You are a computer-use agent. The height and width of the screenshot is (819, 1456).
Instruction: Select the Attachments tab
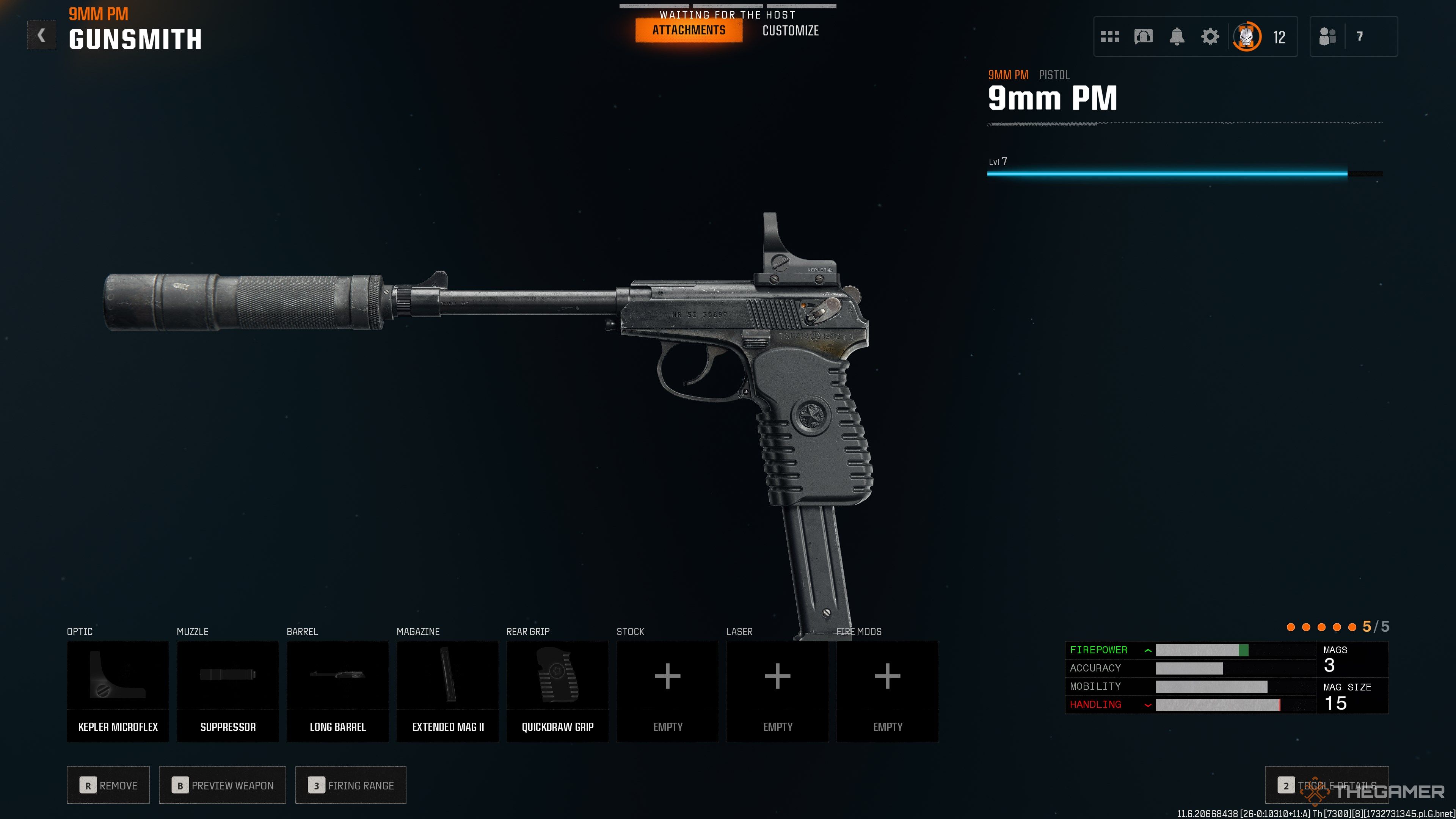pos(689,30)
